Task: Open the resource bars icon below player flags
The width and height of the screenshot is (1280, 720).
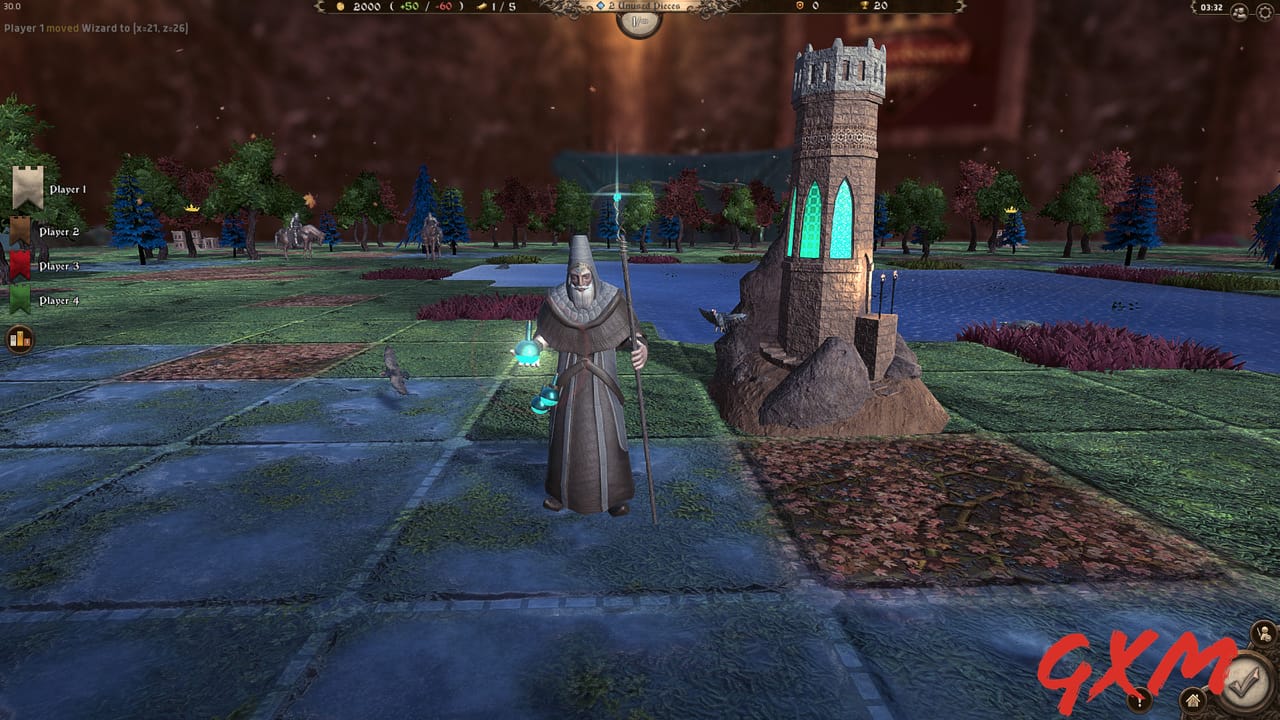Action: point(19,338)
